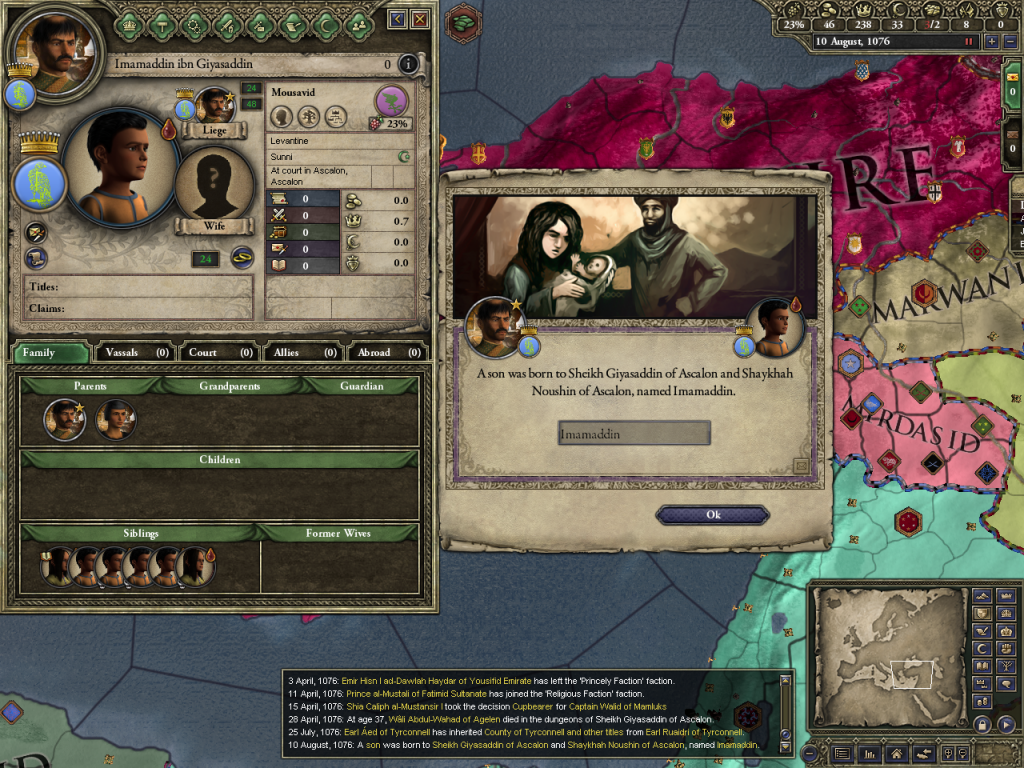
Task: Increase game speed with the plus button
Action: tap(991, 42)
